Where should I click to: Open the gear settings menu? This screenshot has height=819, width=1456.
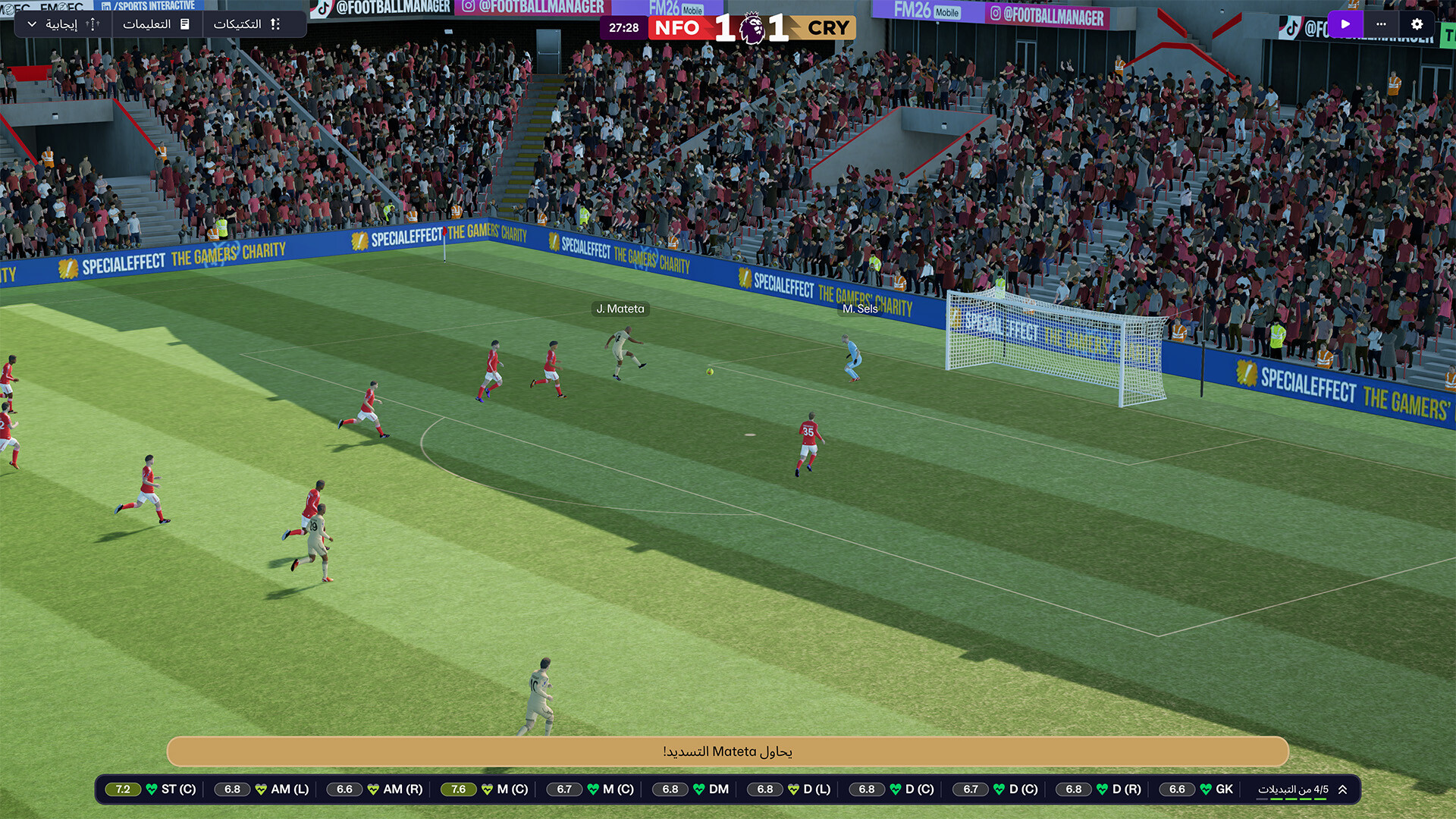click(1417, 24)
